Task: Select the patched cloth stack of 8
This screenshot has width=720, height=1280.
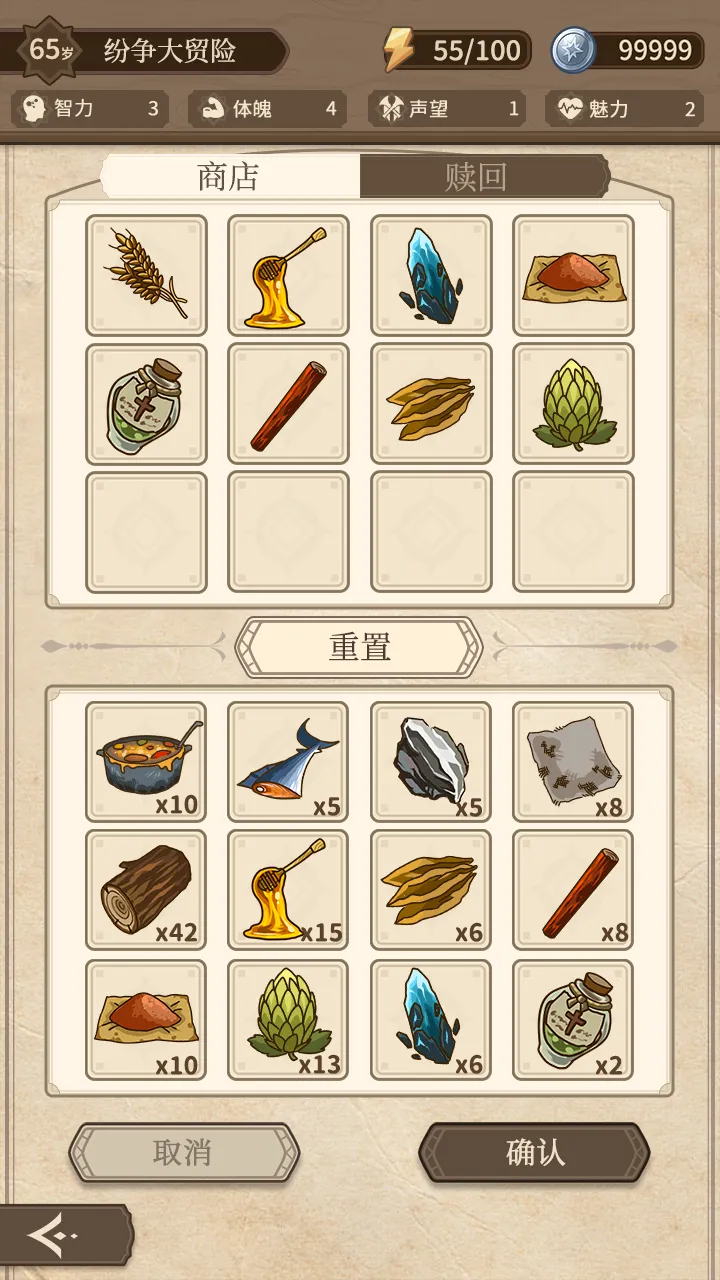Action: pos(573,762)
